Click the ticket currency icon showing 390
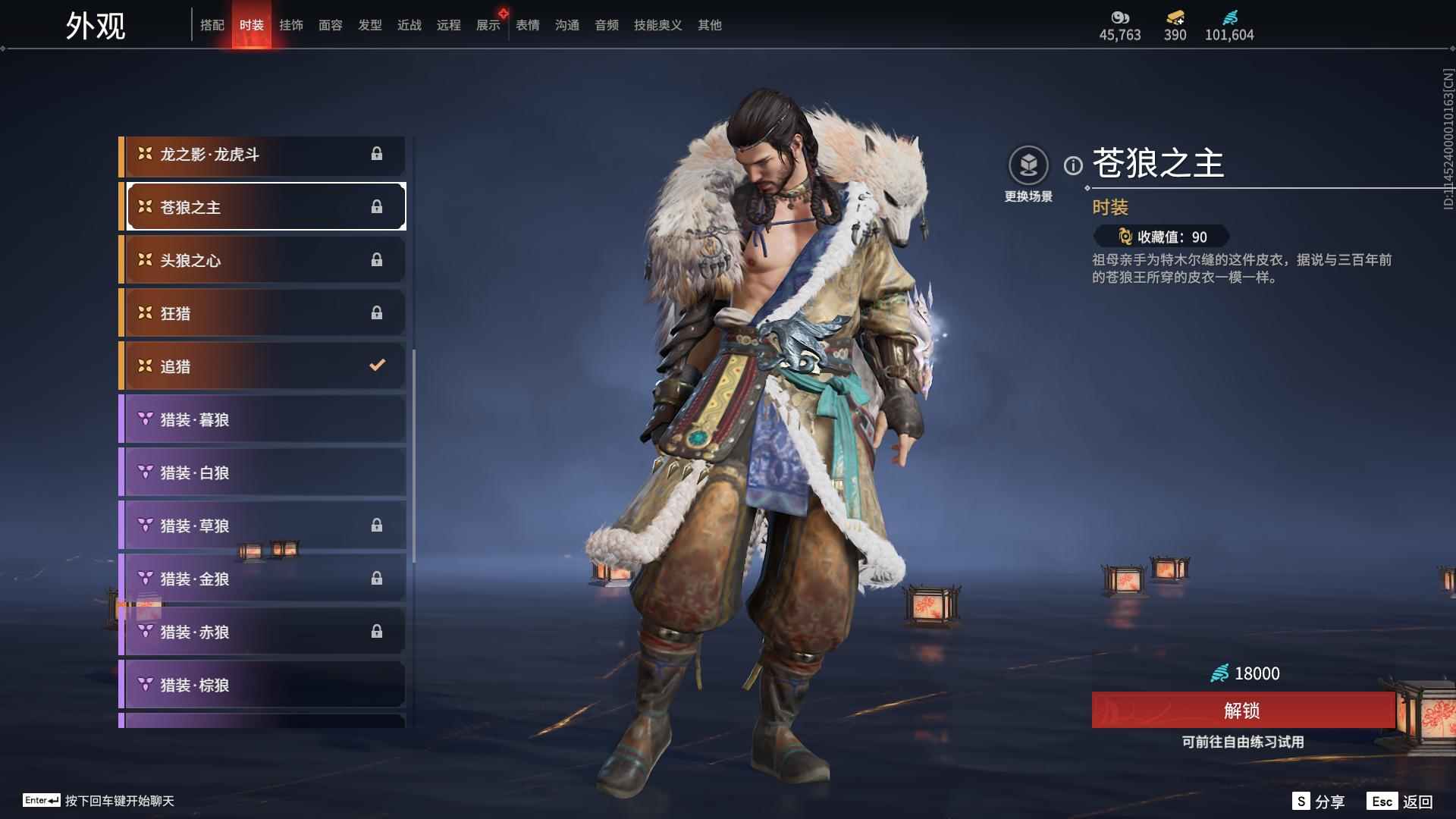The width and height of the screenshot is (1456, 819). [x=1173, y=17]
